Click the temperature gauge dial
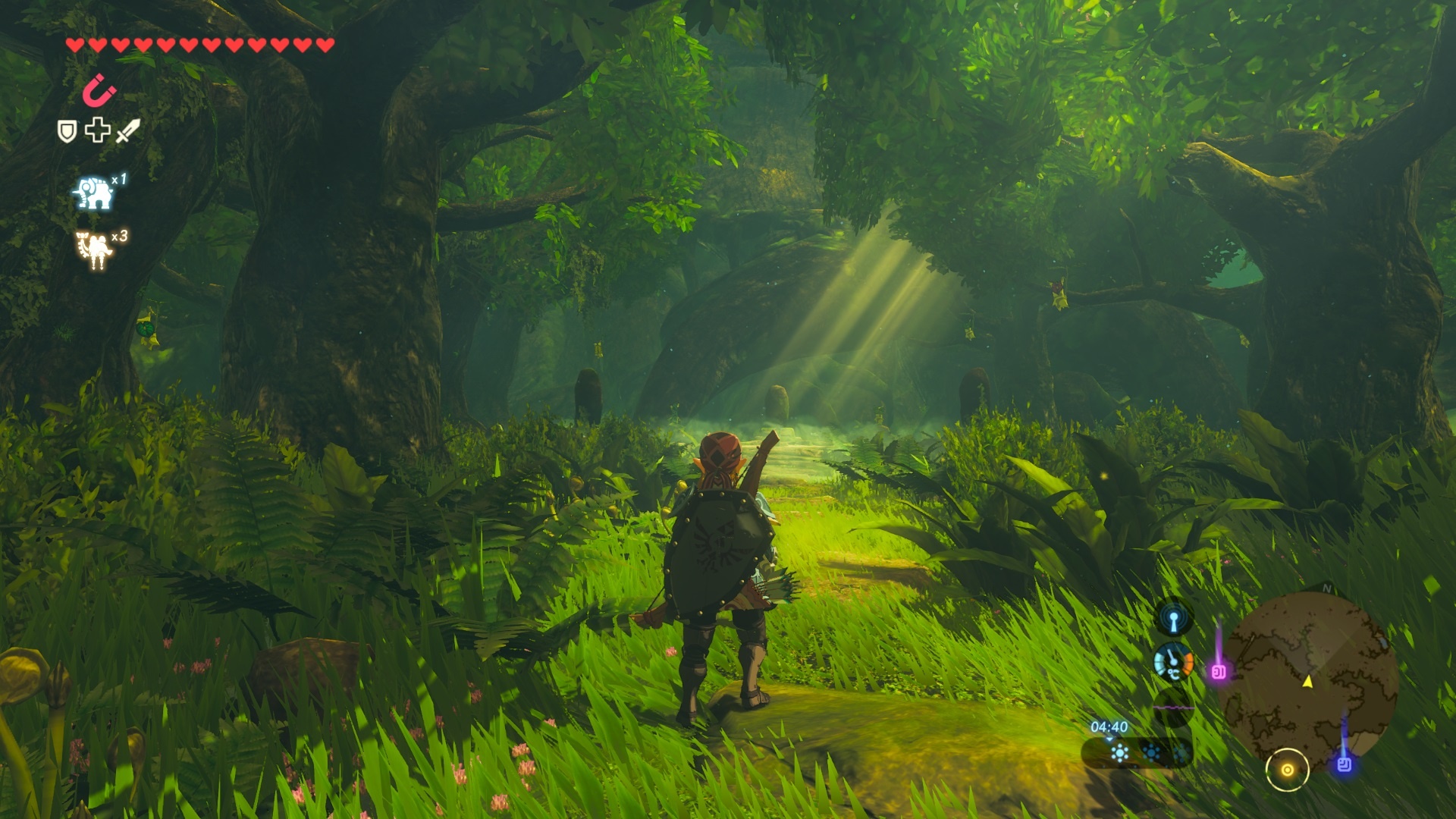 (1172, 663)
